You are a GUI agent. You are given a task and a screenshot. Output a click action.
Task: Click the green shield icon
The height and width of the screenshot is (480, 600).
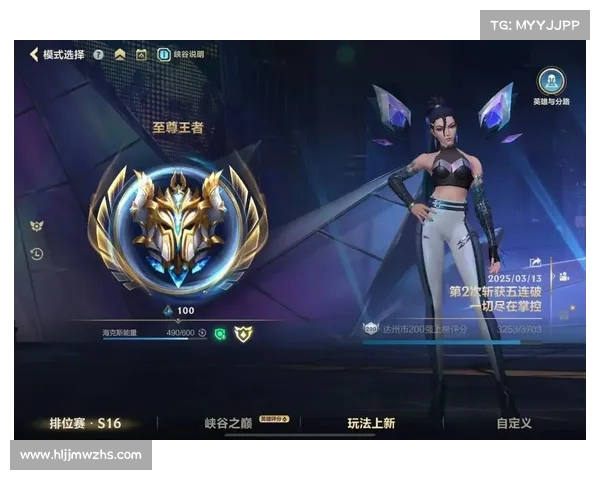[x=220, y=333]
